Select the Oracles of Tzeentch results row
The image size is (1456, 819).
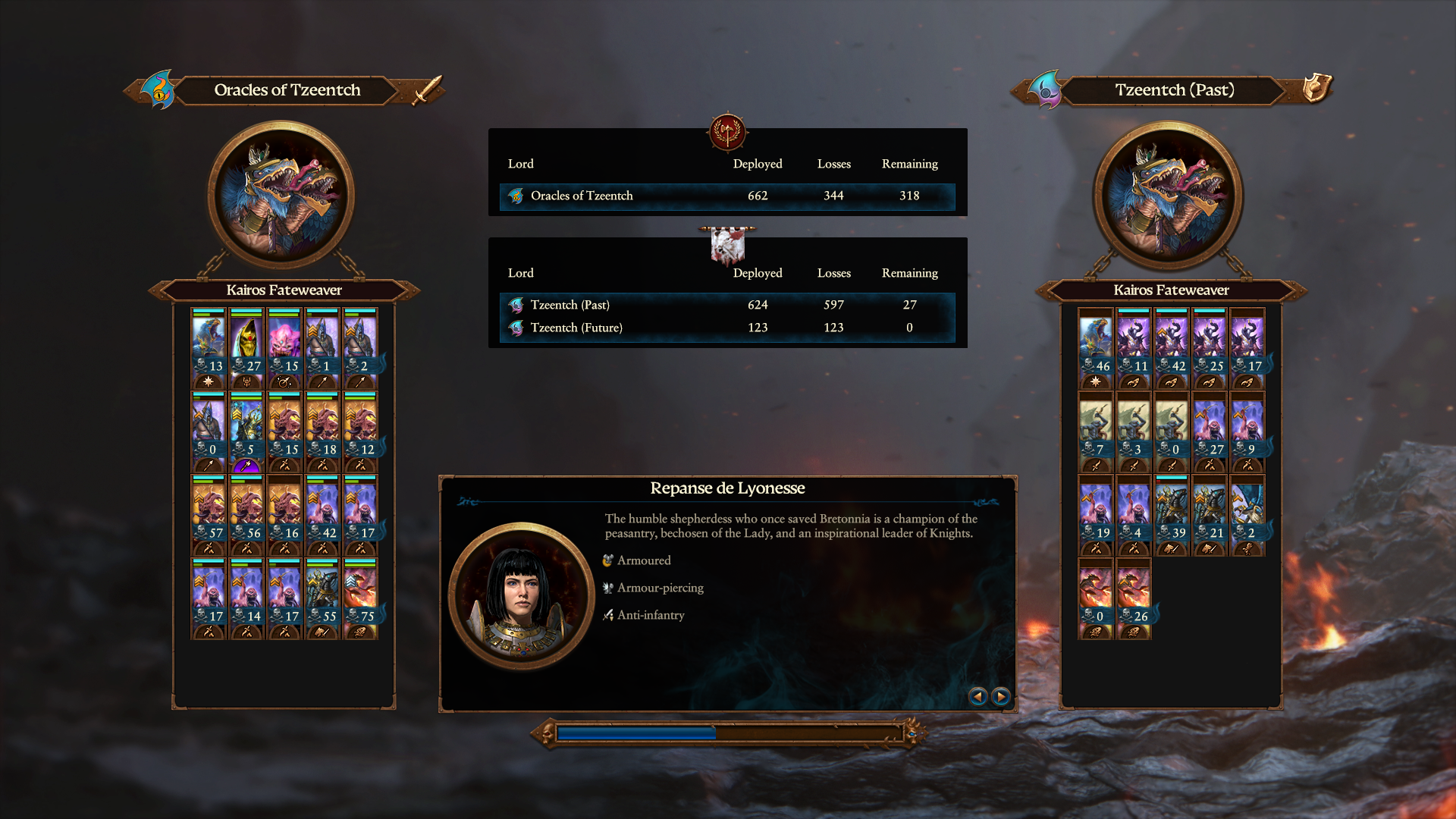[x=726, y=196]
